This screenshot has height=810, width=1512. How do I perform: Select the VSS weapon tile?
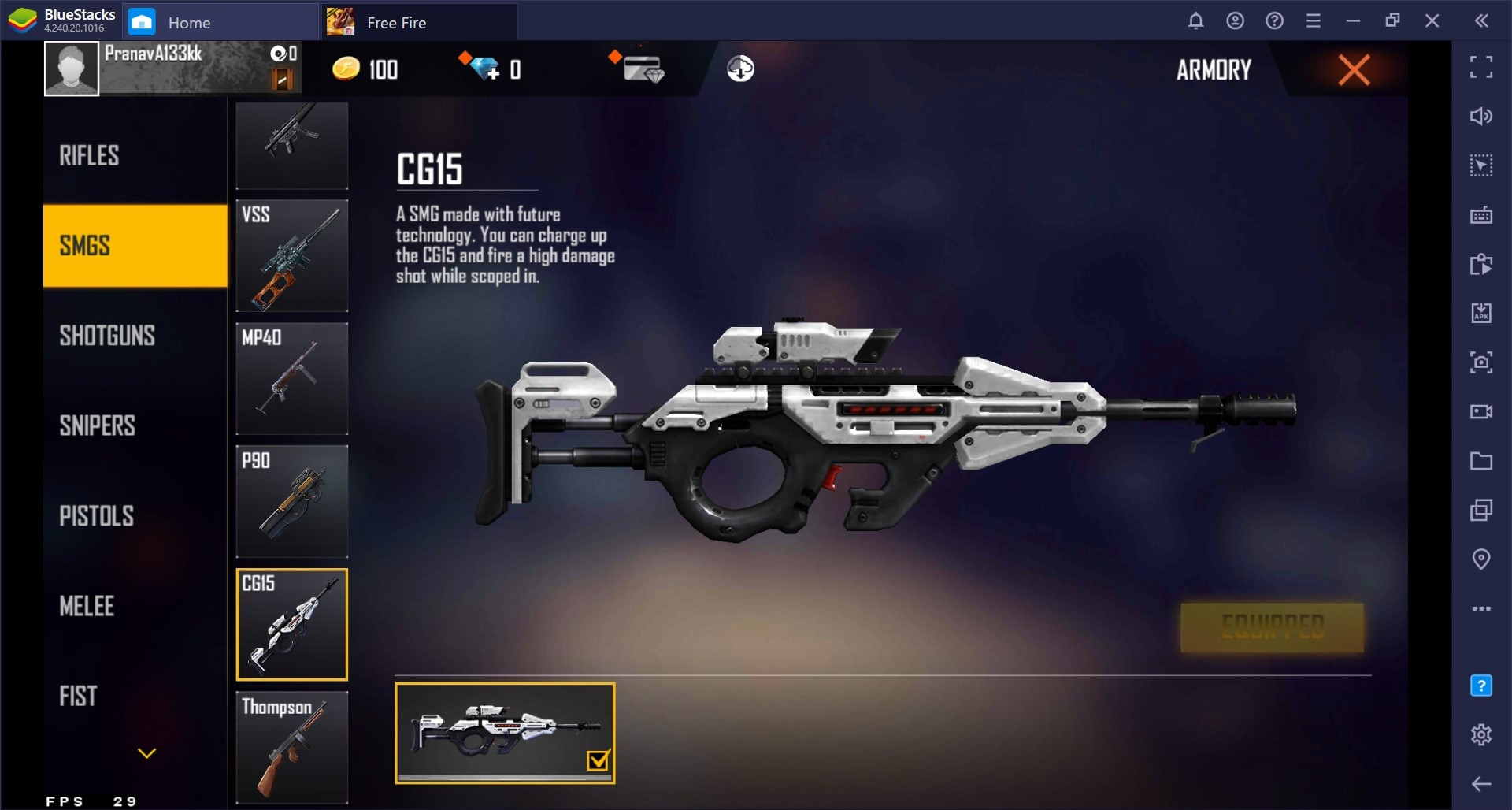coord(291,255)
